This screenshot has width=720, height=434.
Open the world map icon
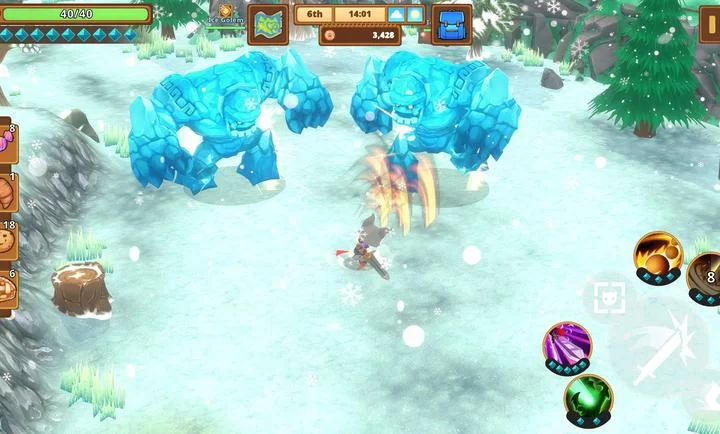(x=267, y=24)
